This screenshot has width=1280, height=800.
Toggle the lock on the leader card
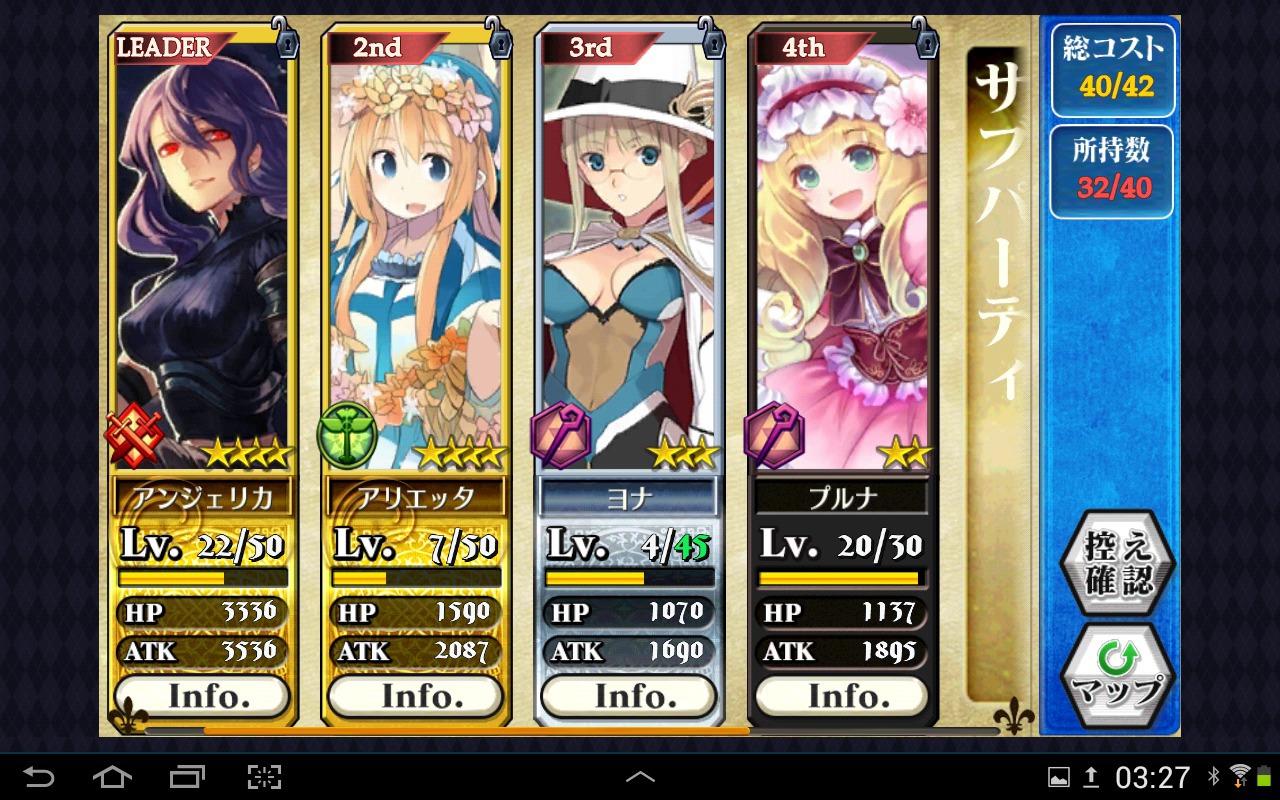286,41
